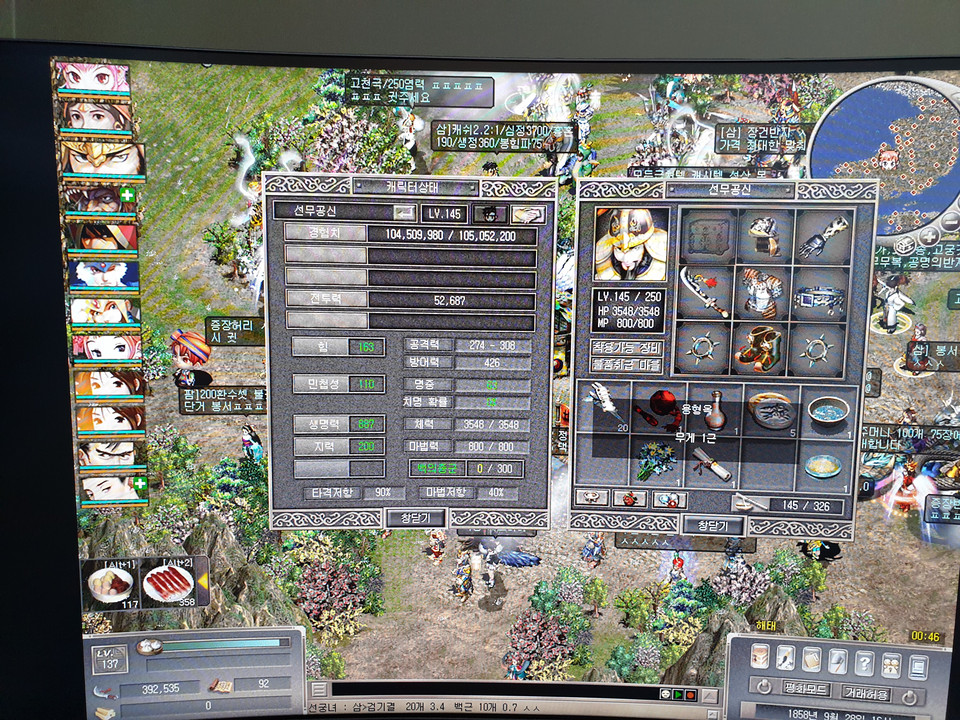Use the Alt+1 food bowl quick slot
This screenshot has height=720, width=960.
pyautogui.click(x=111, y=583)
